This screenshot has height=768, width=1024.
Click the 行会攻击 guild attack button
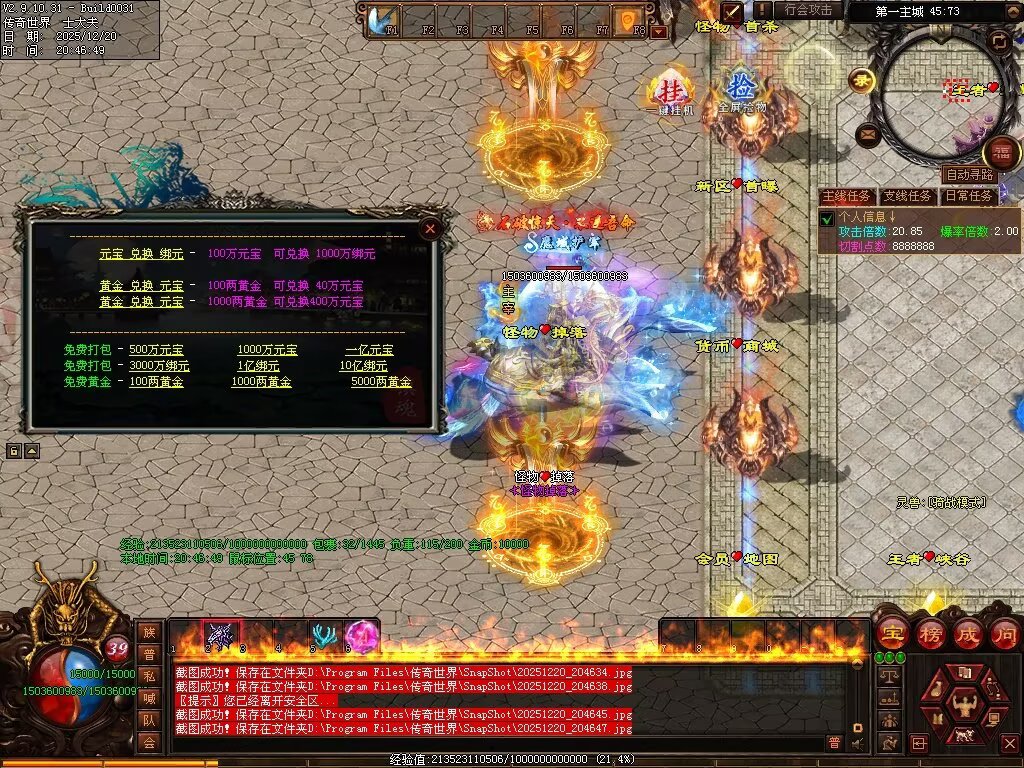tap(808, 10)
